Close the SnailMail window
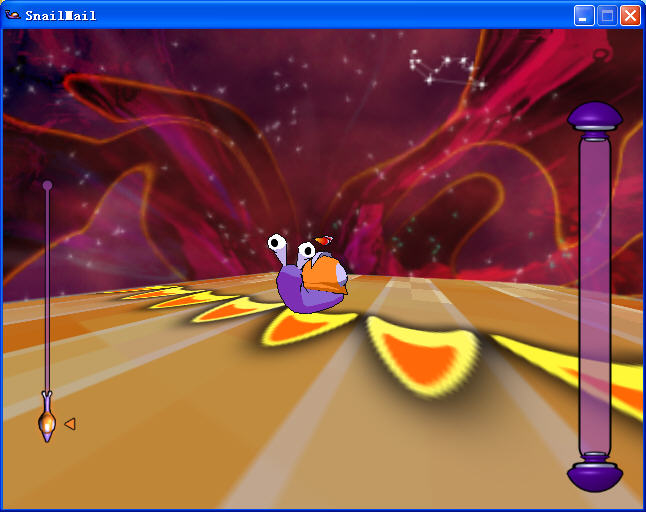This screenshot has width=646, height=512. click(630, 15)
